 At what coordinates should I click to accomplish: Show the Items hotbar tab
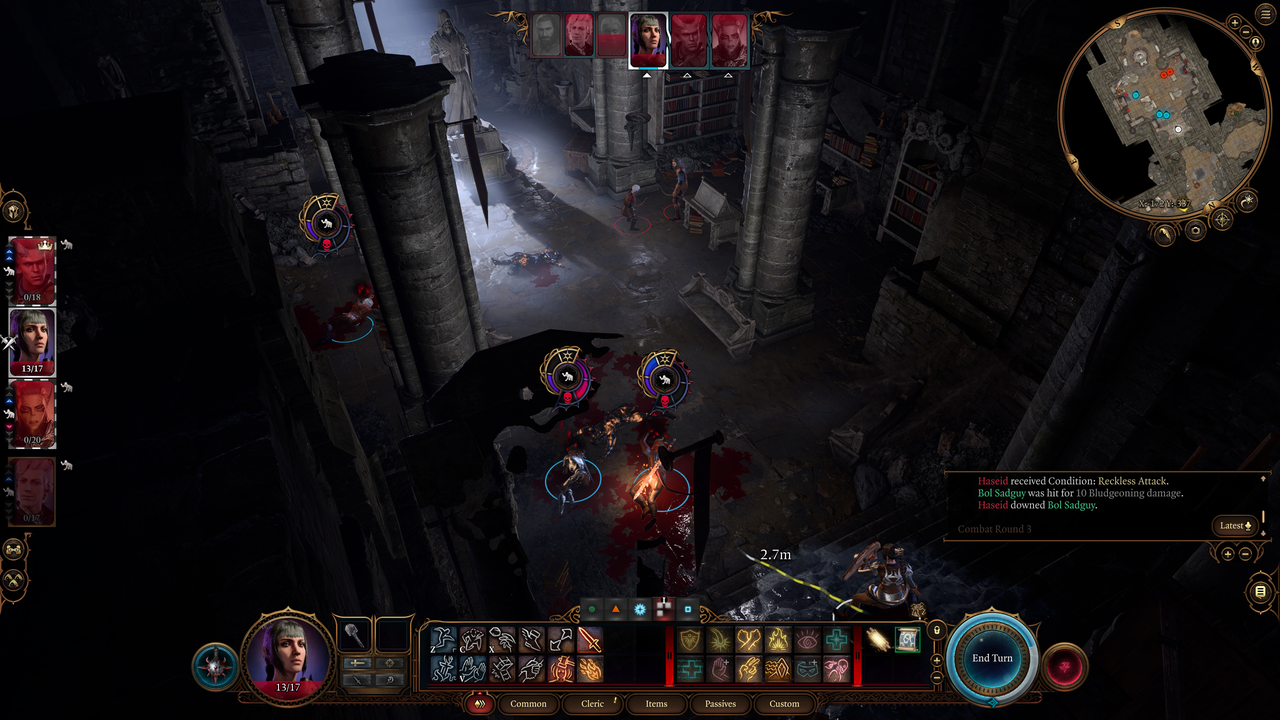(656, 703)
